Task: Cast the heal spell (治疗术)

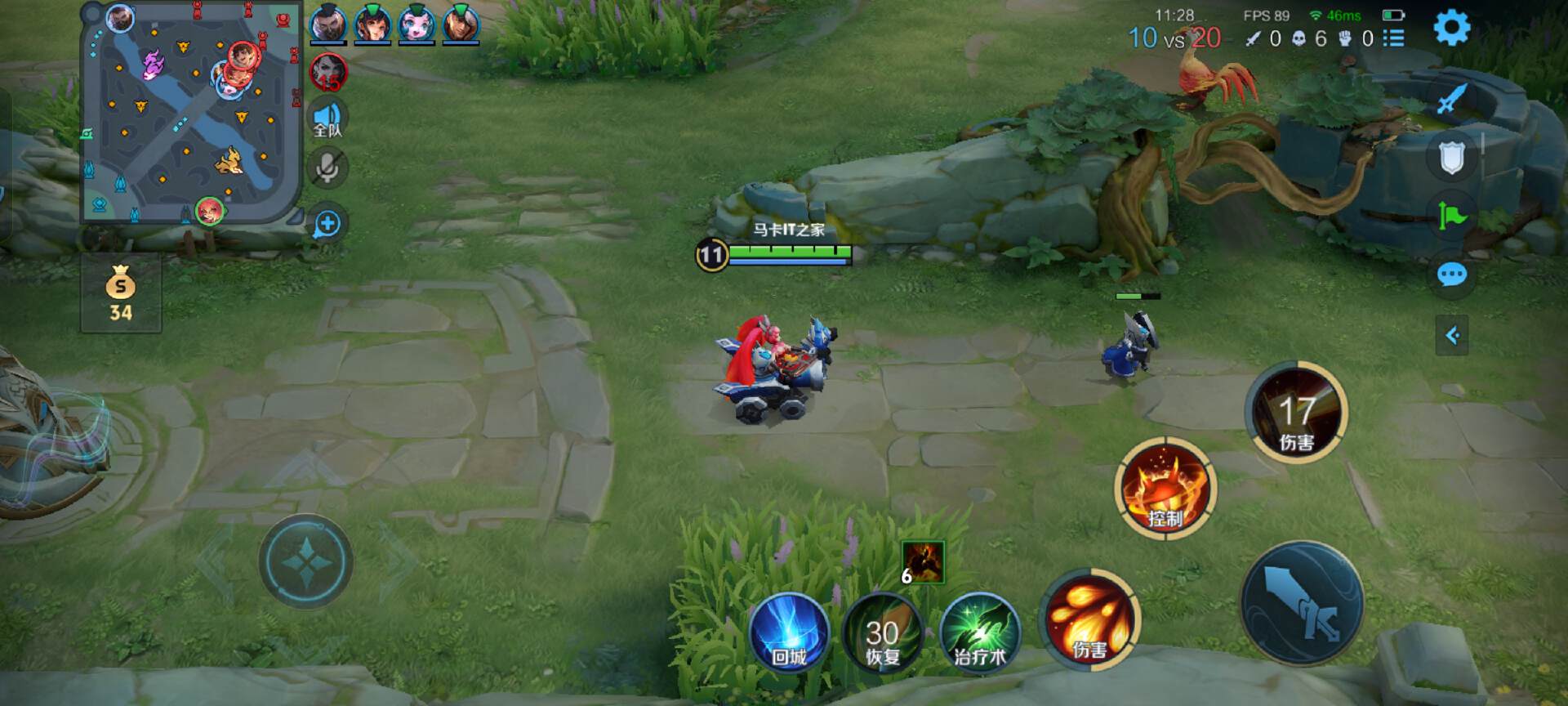Action: pyautogui.click(x=980, y=633)
